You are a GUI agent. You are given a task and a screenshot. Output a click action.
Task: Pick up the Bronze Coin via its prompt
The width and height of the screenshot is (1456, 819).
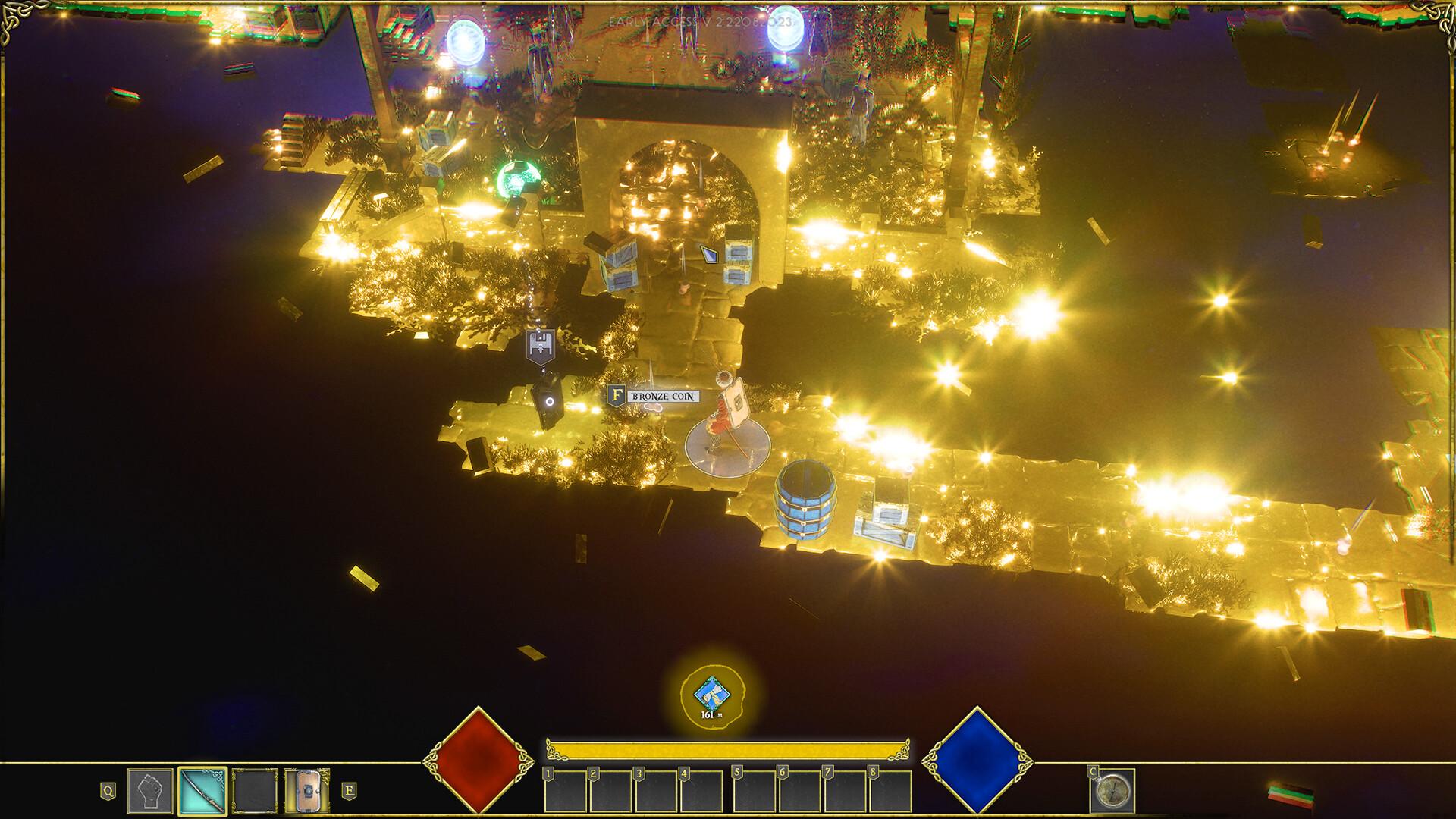tap(663, 395)
